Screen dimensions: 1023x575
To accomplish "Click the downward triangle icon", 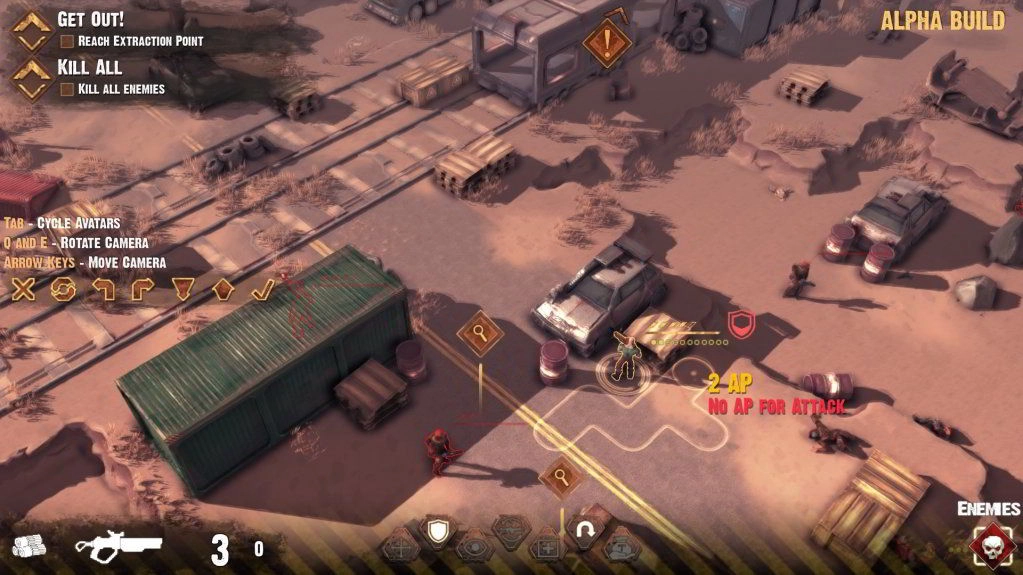I will coord(182,290).
